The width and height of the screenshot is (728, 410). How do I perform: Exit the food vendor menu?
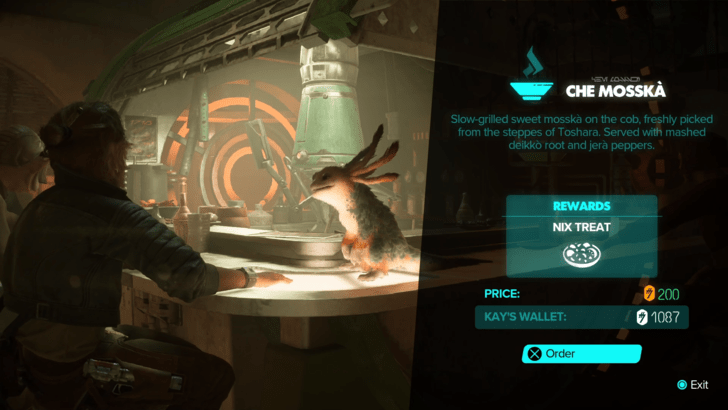click(692, 385)
